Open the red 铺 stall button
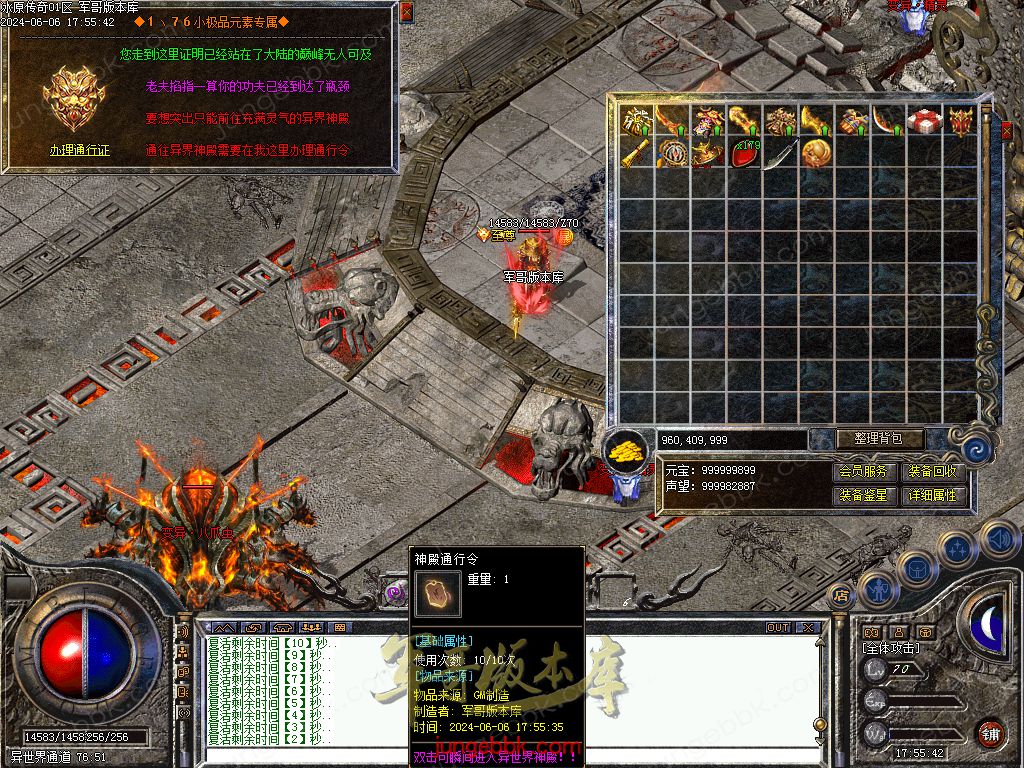Viewport: 1024px width, 768px height. coord(990,732)
